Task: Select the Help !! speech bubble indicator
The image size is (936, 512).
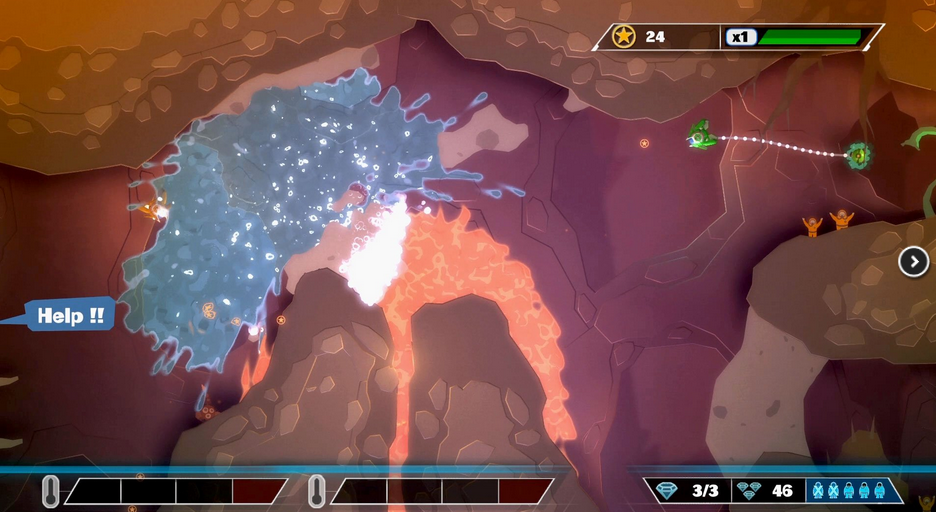Action: pyautogui.click(x=69, y=316)
